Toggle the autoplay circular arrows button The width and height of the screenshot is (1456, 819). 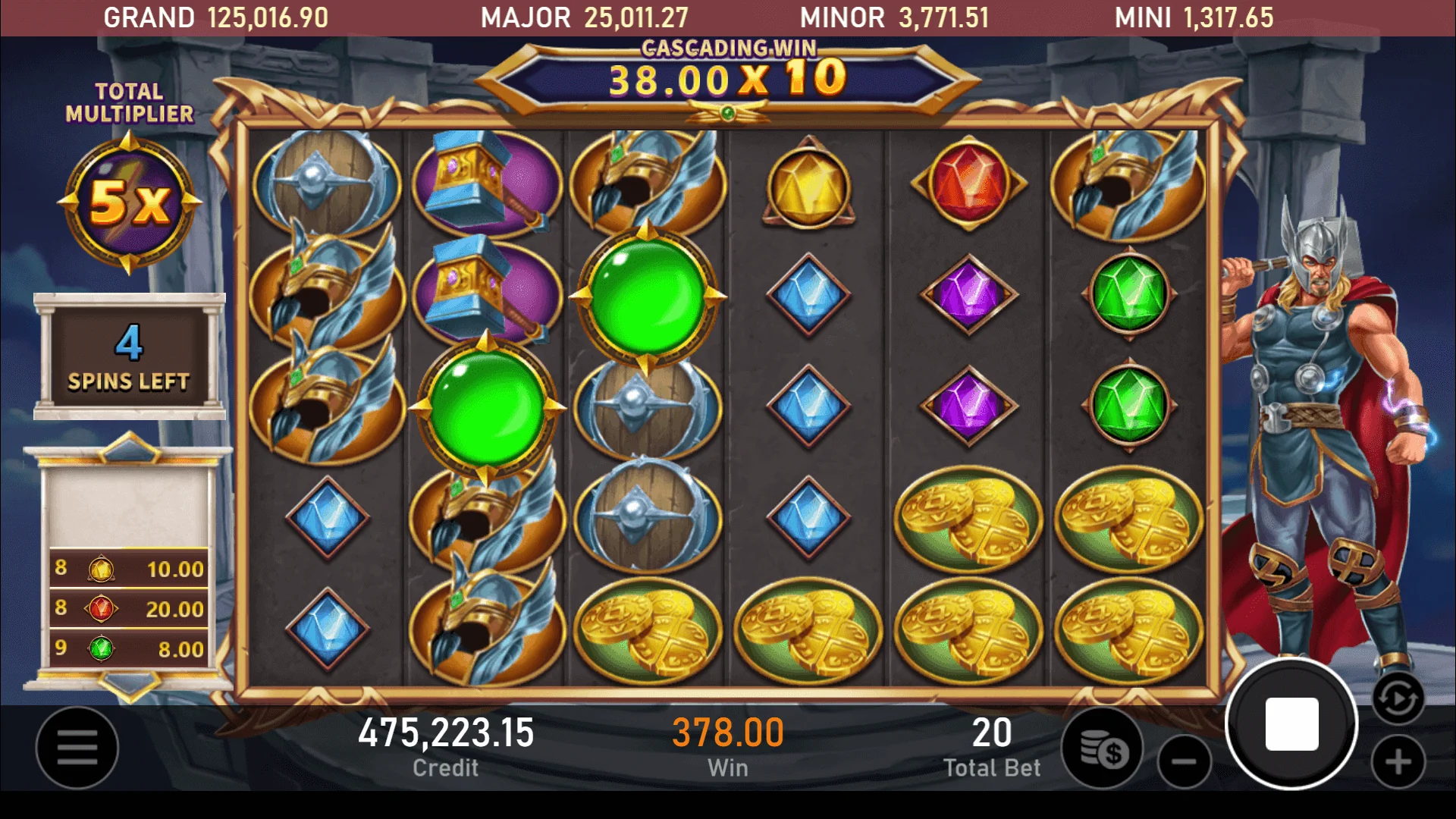(1398, 698)
